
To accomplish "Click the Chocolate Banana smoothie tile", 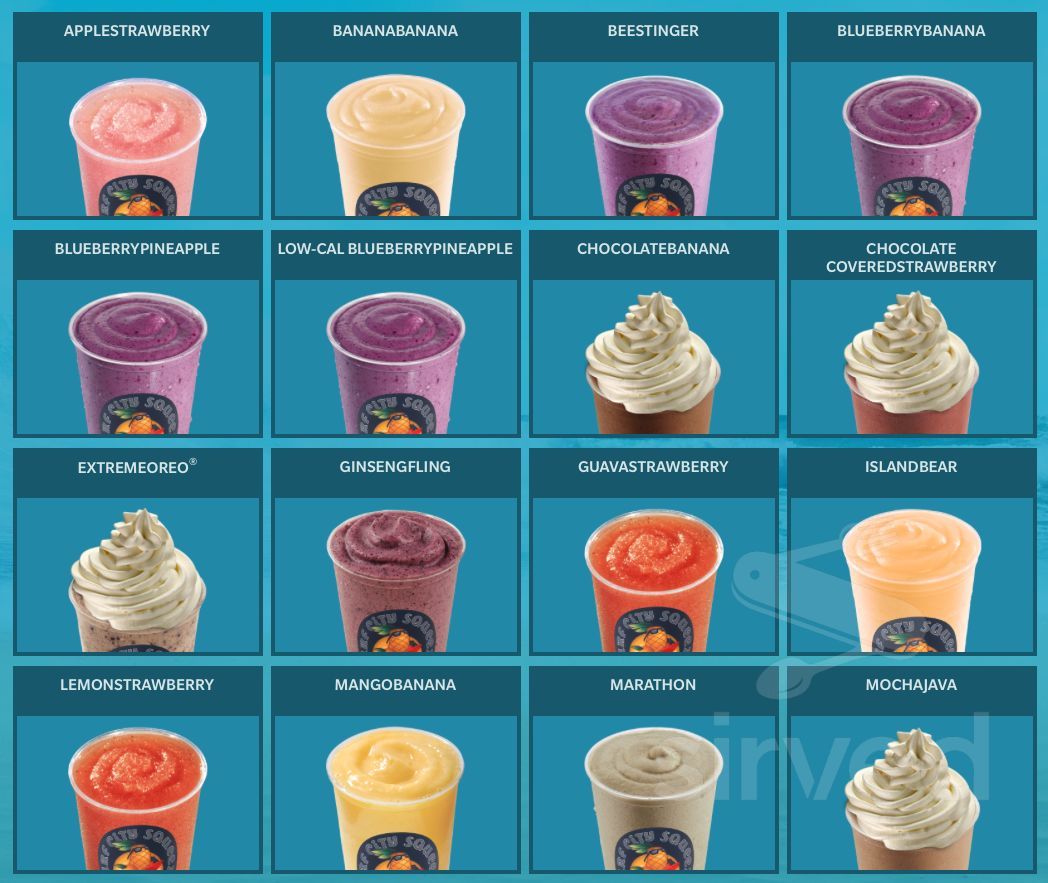I will [x=653, y=356].
